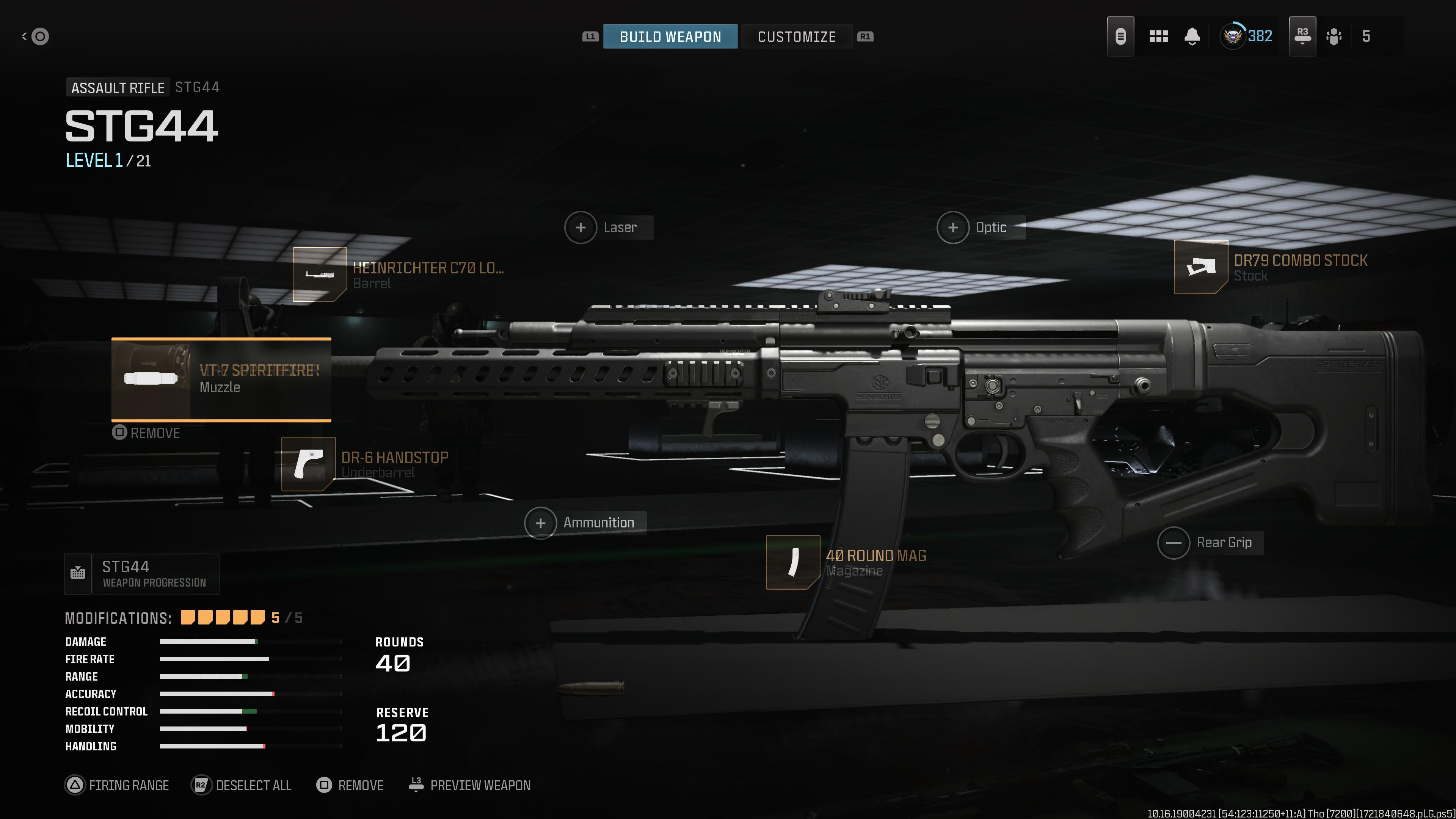Open the STG44 Weapon Progression panel icon
Screen dimensions: 1456x819
(77, 573)
